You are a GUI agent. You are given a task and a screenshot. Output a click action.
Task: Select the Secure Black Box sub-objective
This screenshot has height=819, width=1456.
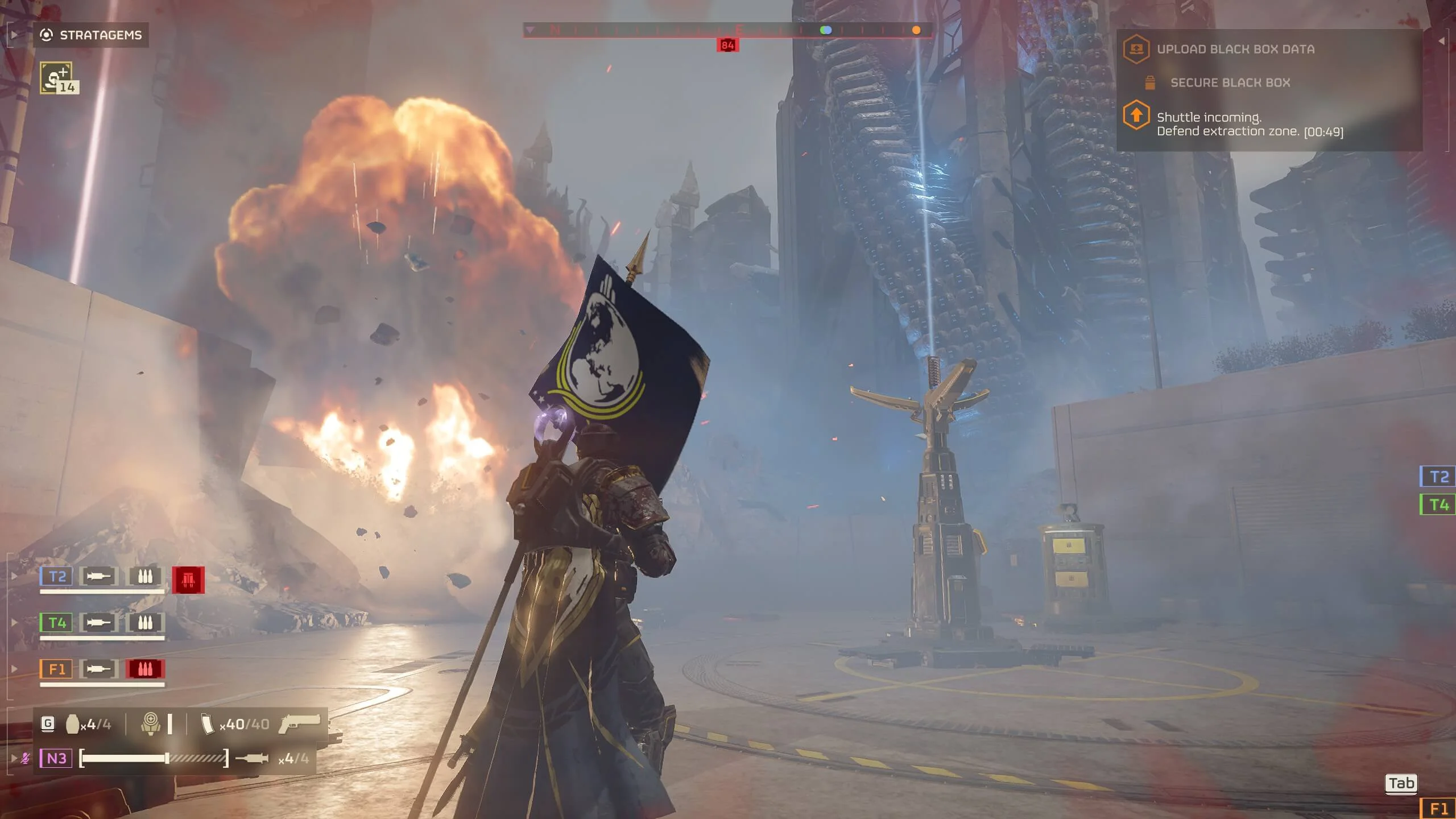coord(1230,83)
